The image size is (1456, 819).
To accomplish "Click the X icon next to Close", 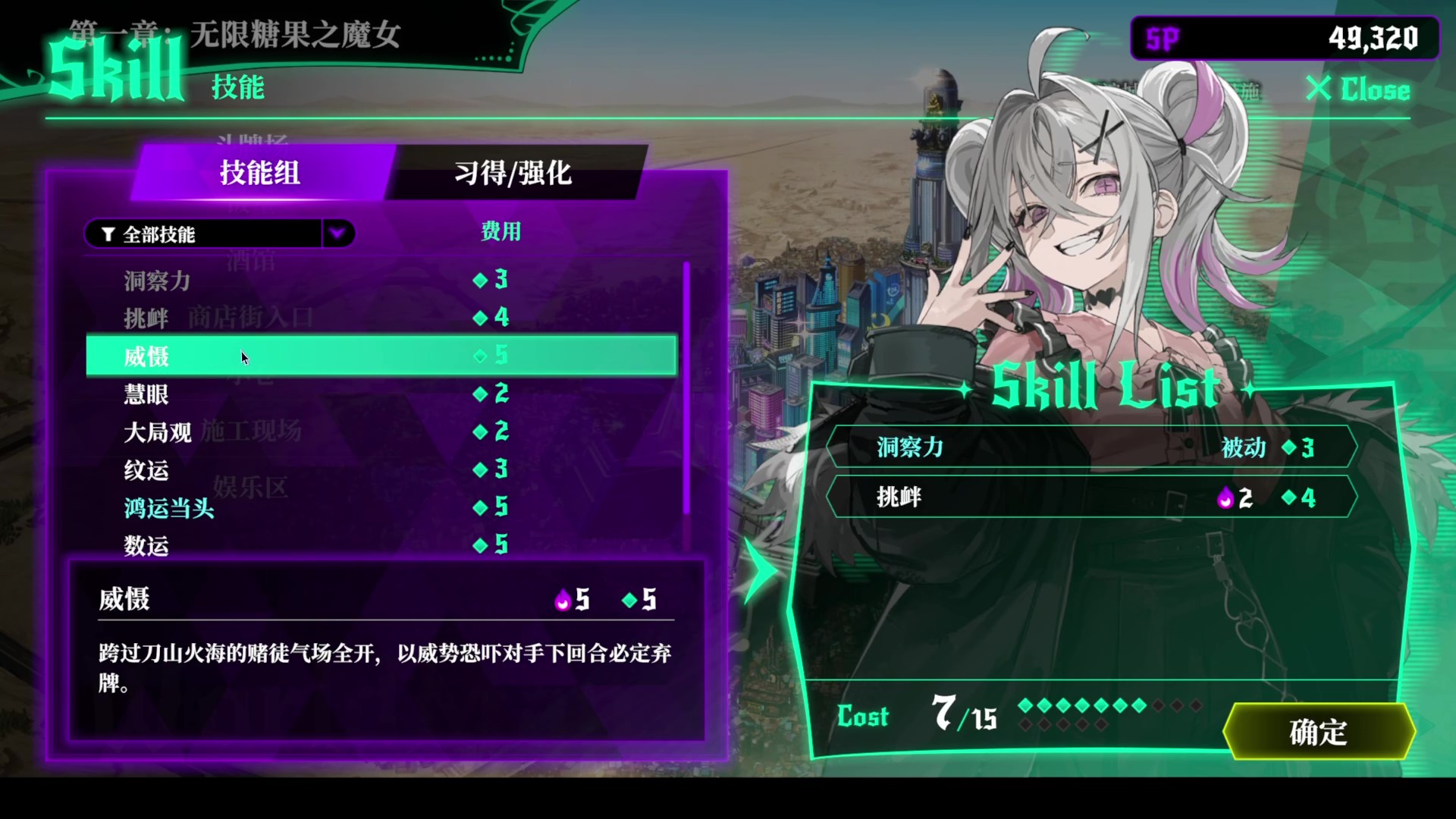I will click(1318, 90).
